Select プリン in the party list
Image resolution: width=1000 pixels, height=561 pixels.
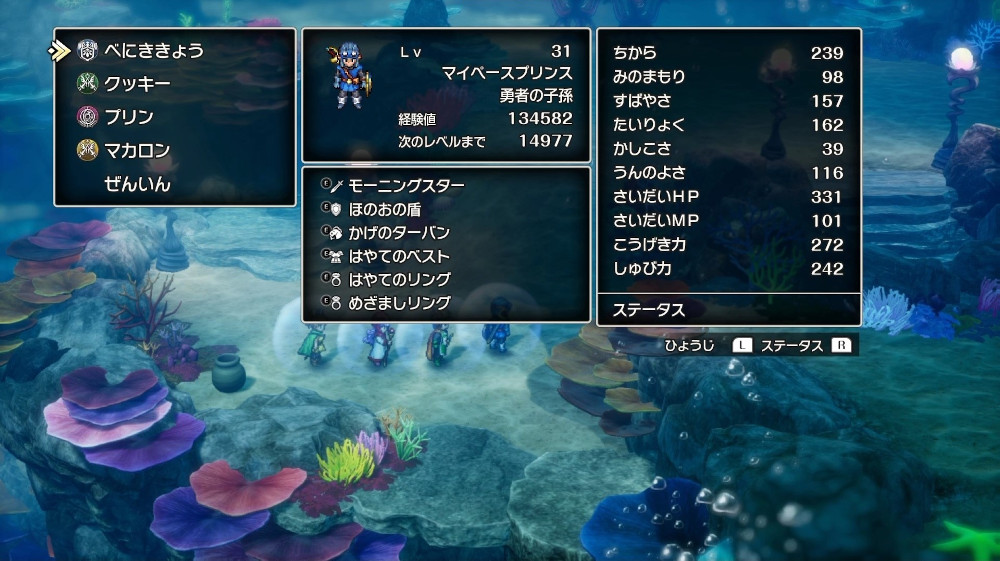click(x=129, y=117)
